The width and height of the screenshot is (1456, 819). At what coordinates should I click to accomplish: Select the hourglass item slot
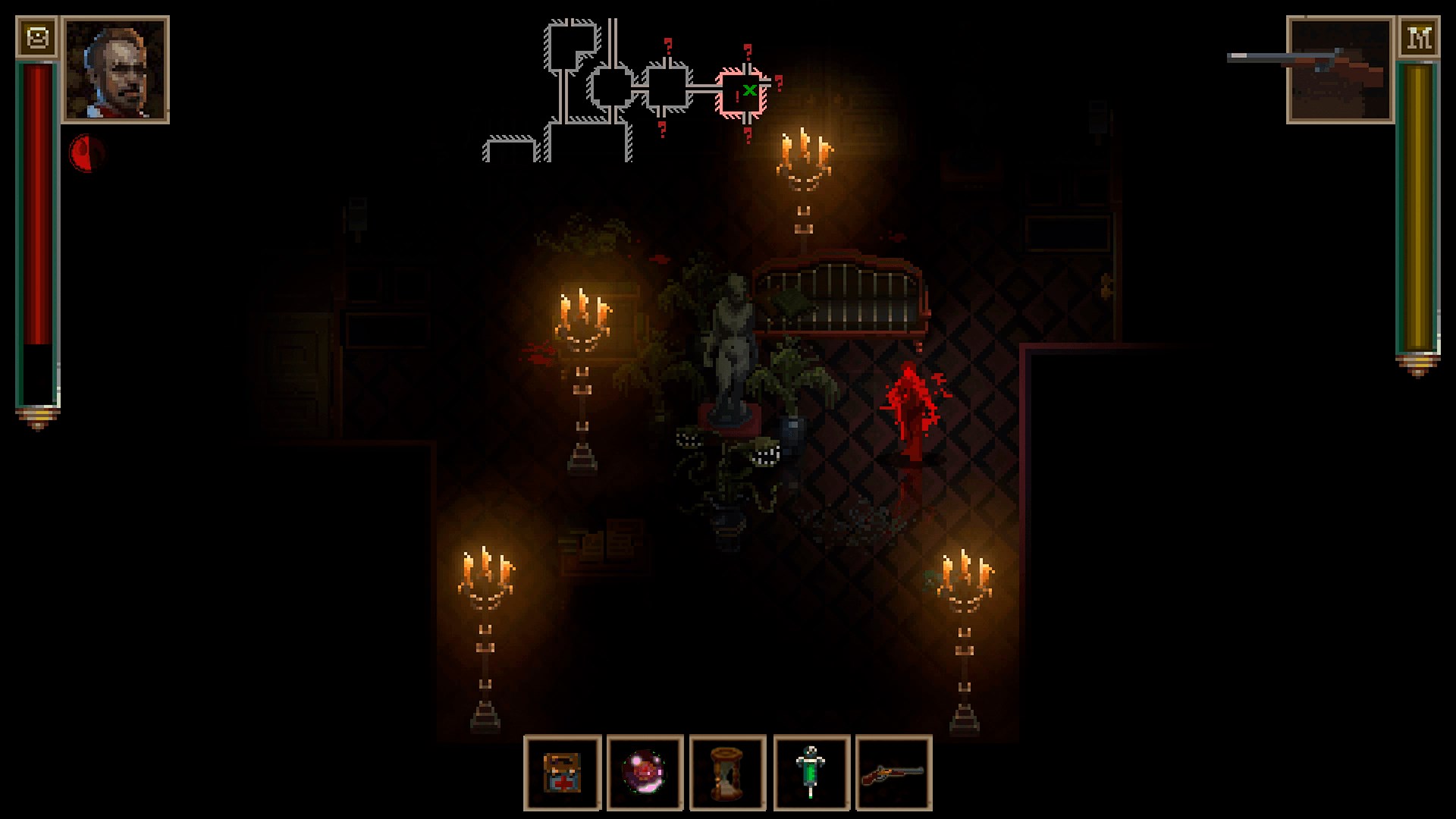728,773
